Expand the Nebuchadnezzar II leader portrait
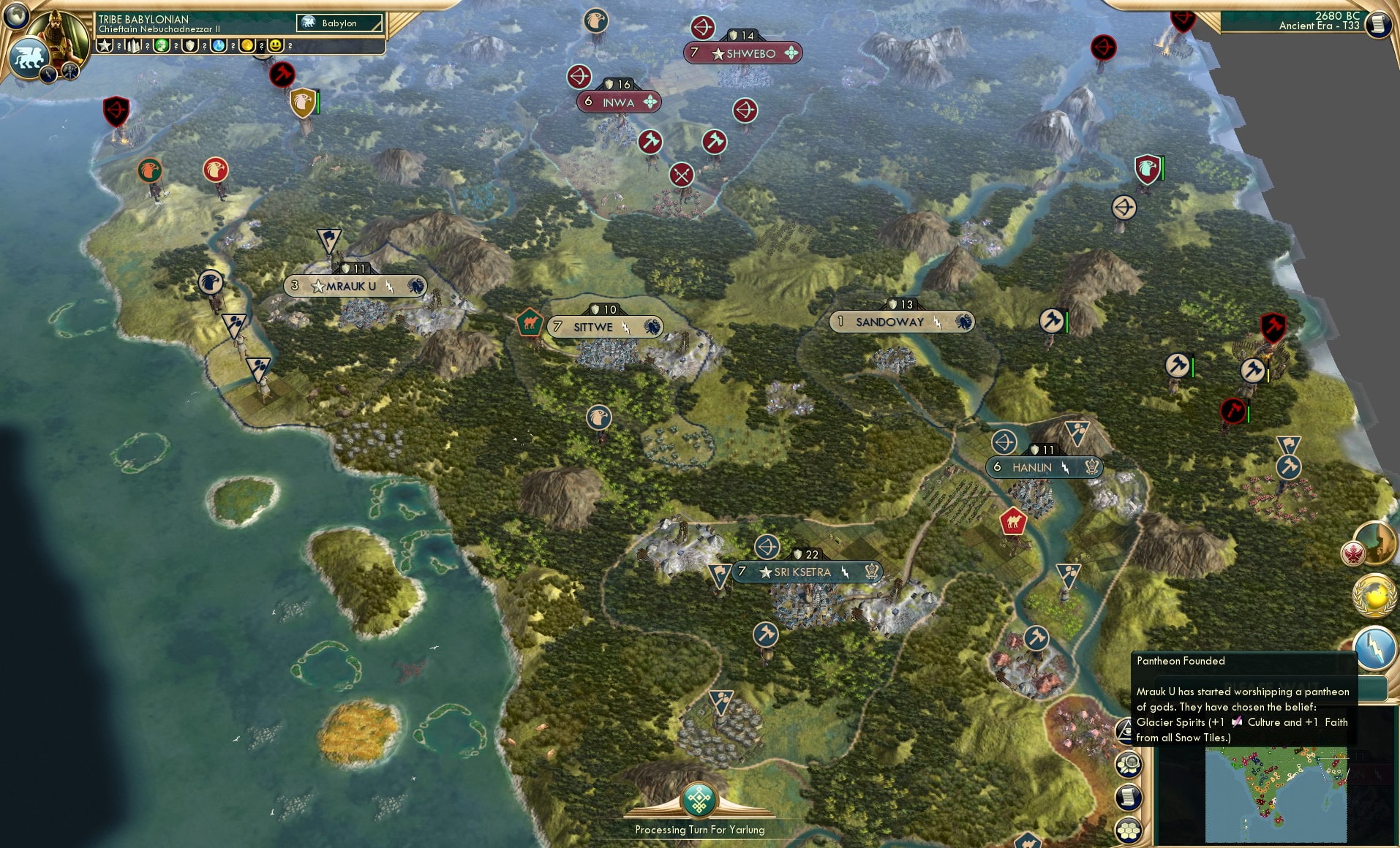1400x848 pixels. [x=56, y=32]
